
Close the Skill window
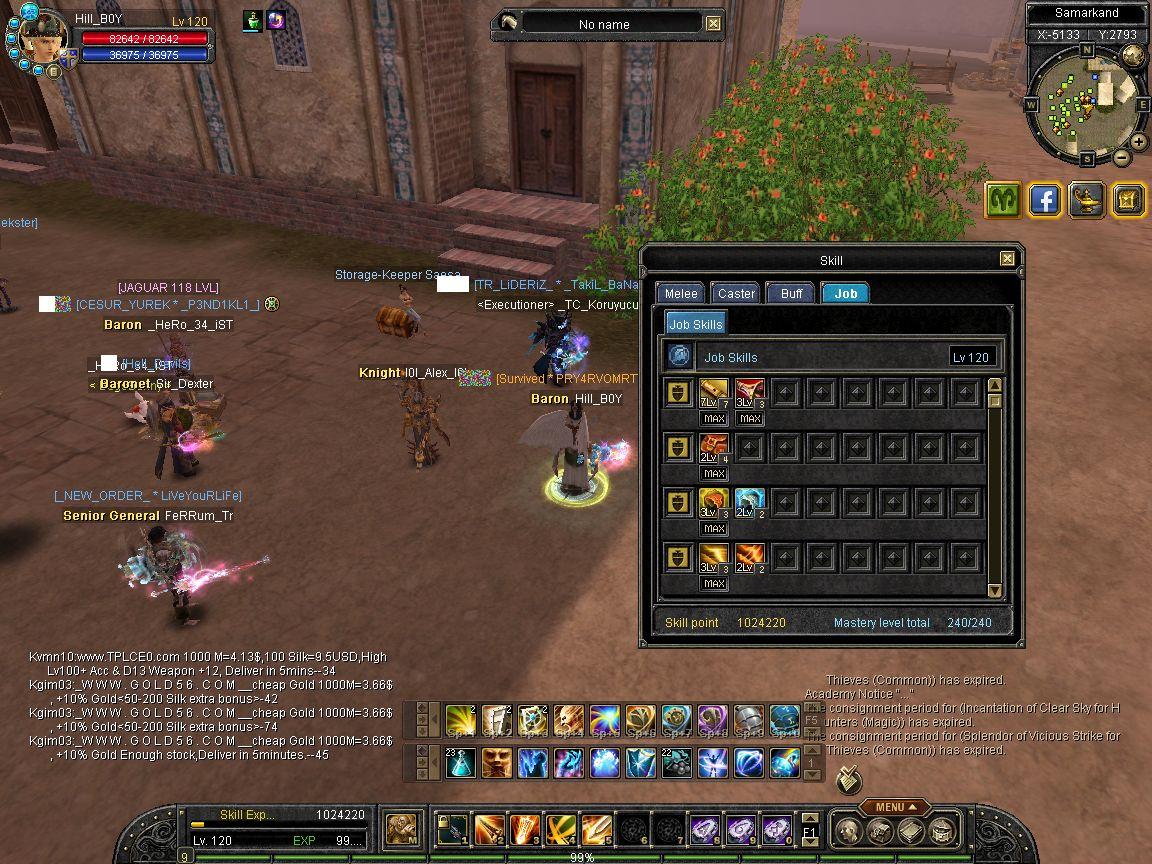coord(1007,259)
